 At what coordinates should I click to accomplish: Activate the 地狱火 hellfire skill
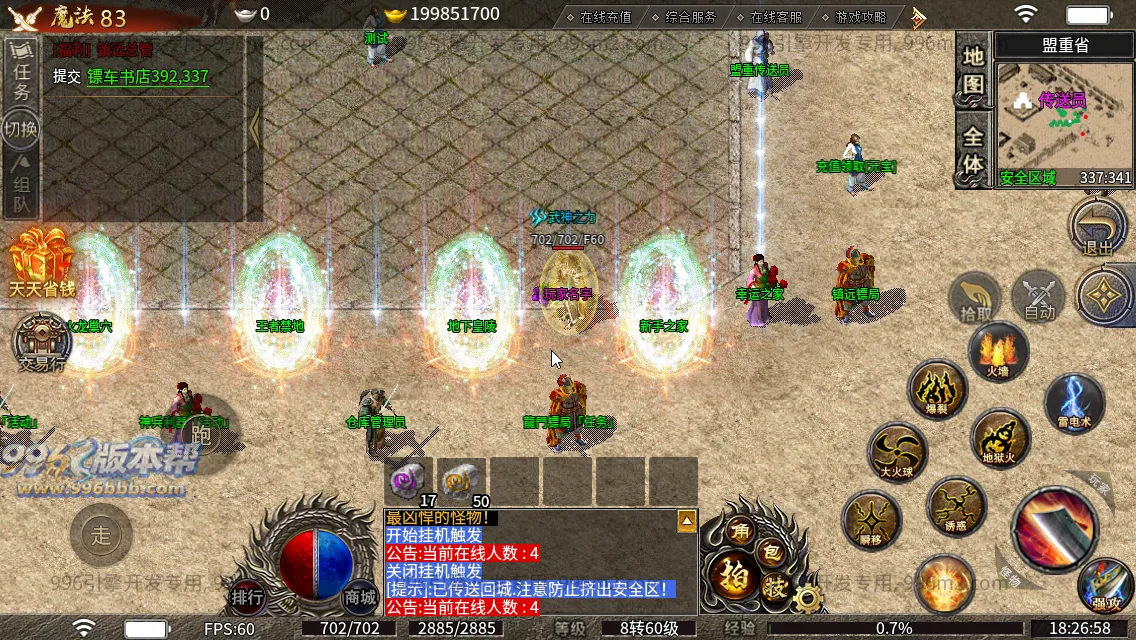tap(999, 438)
